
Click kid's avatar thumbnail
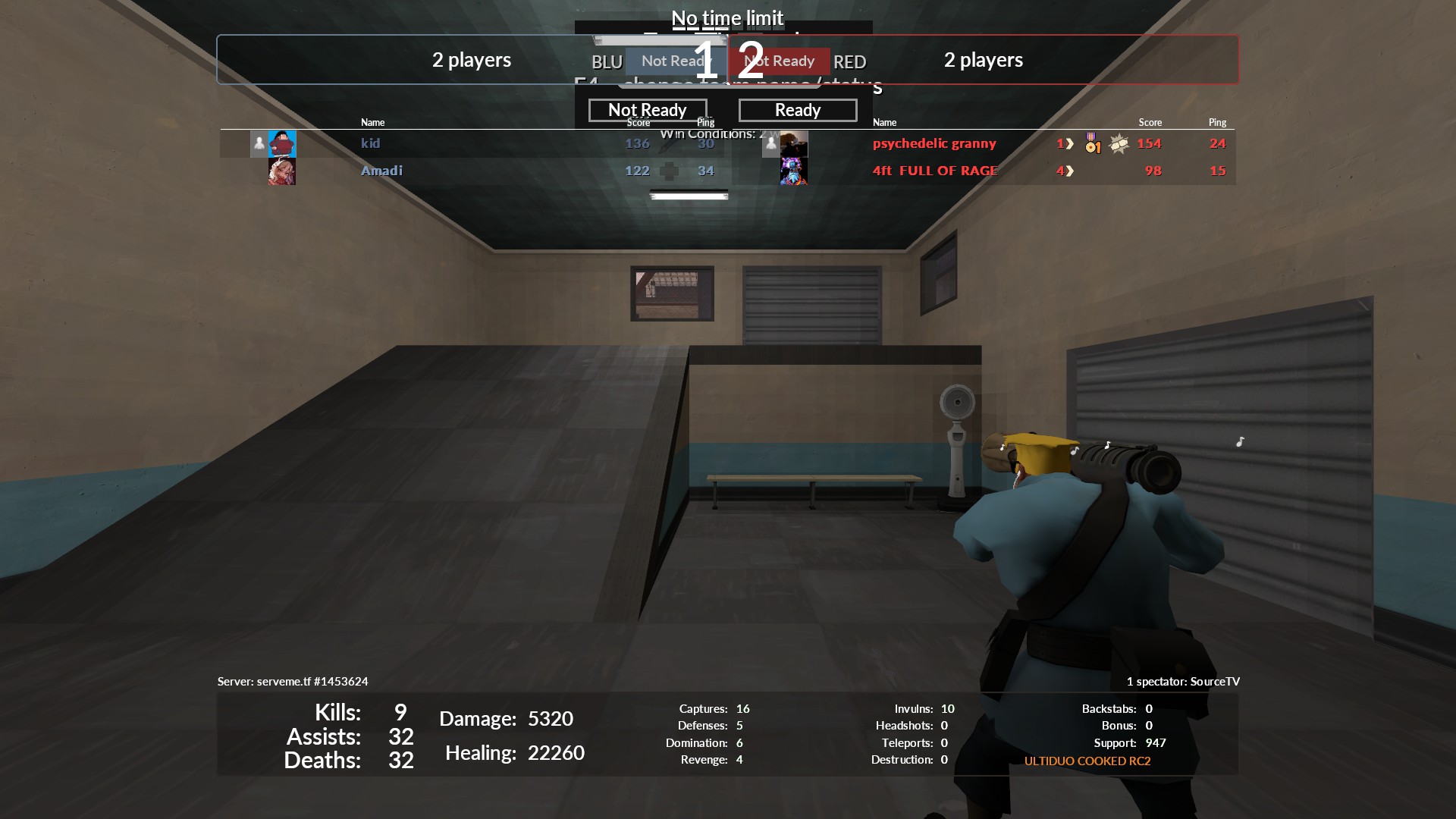coord(282,143)
